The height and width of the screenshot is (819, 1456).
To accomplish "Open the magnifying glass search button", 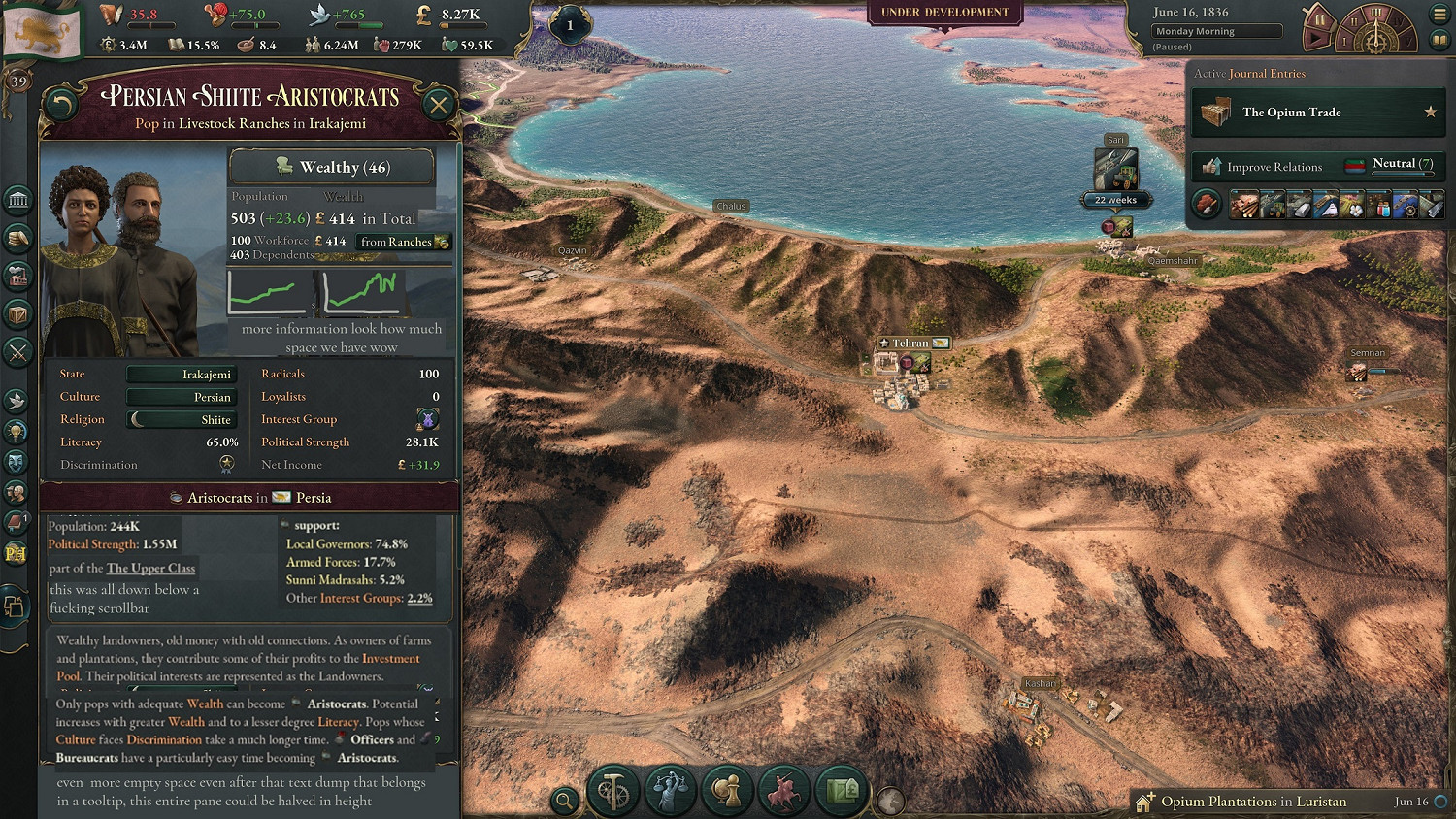I will (563, 801).
